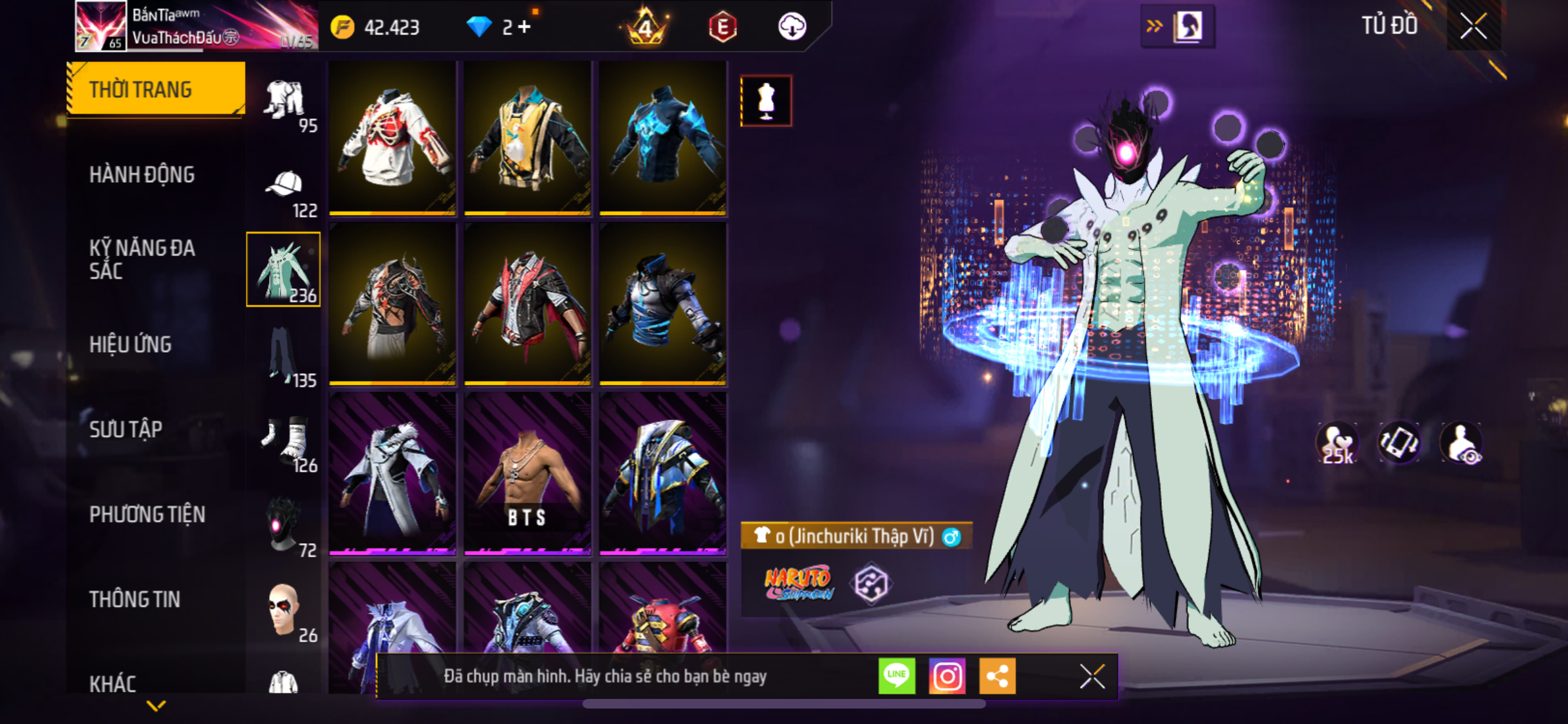Click the mannequin outfit preset icon
The height and width of the screenshot is (724, 1568).
coord(766,101)
